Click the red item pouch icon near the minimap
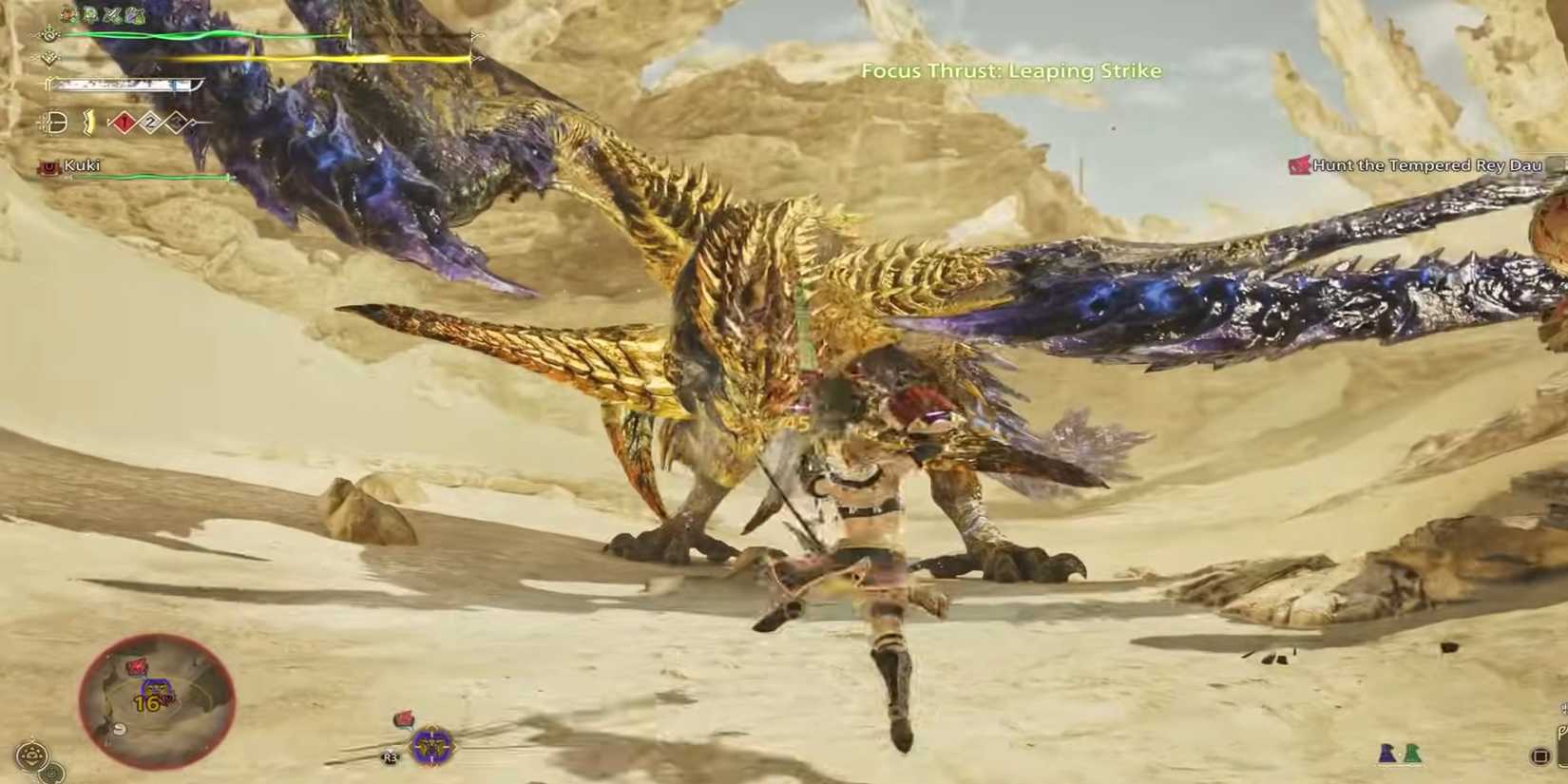 pyautogui.click(x=403, y=717)
